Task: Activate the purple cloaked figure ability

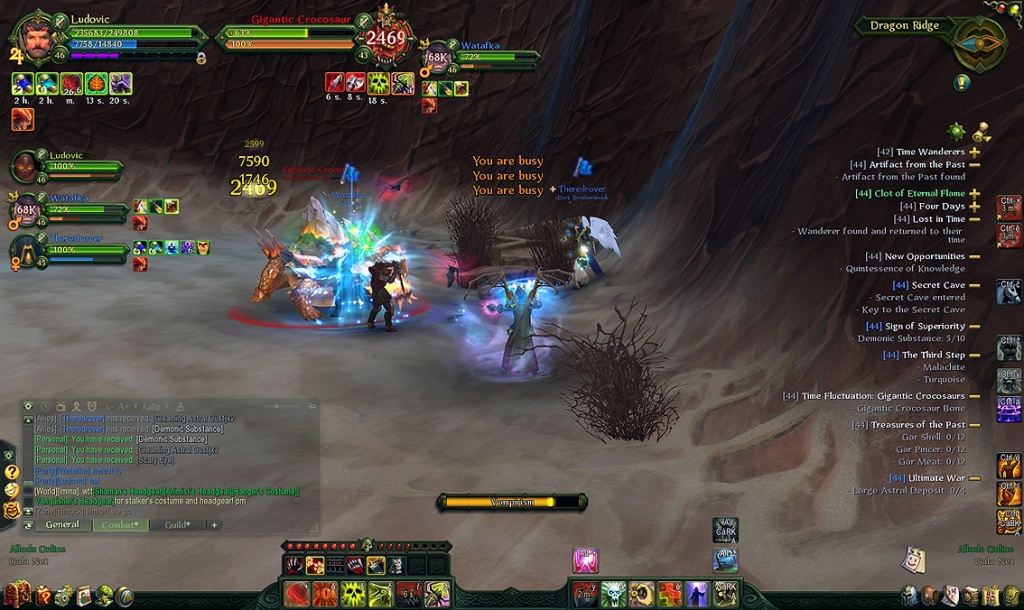Action: coord(697,594)
